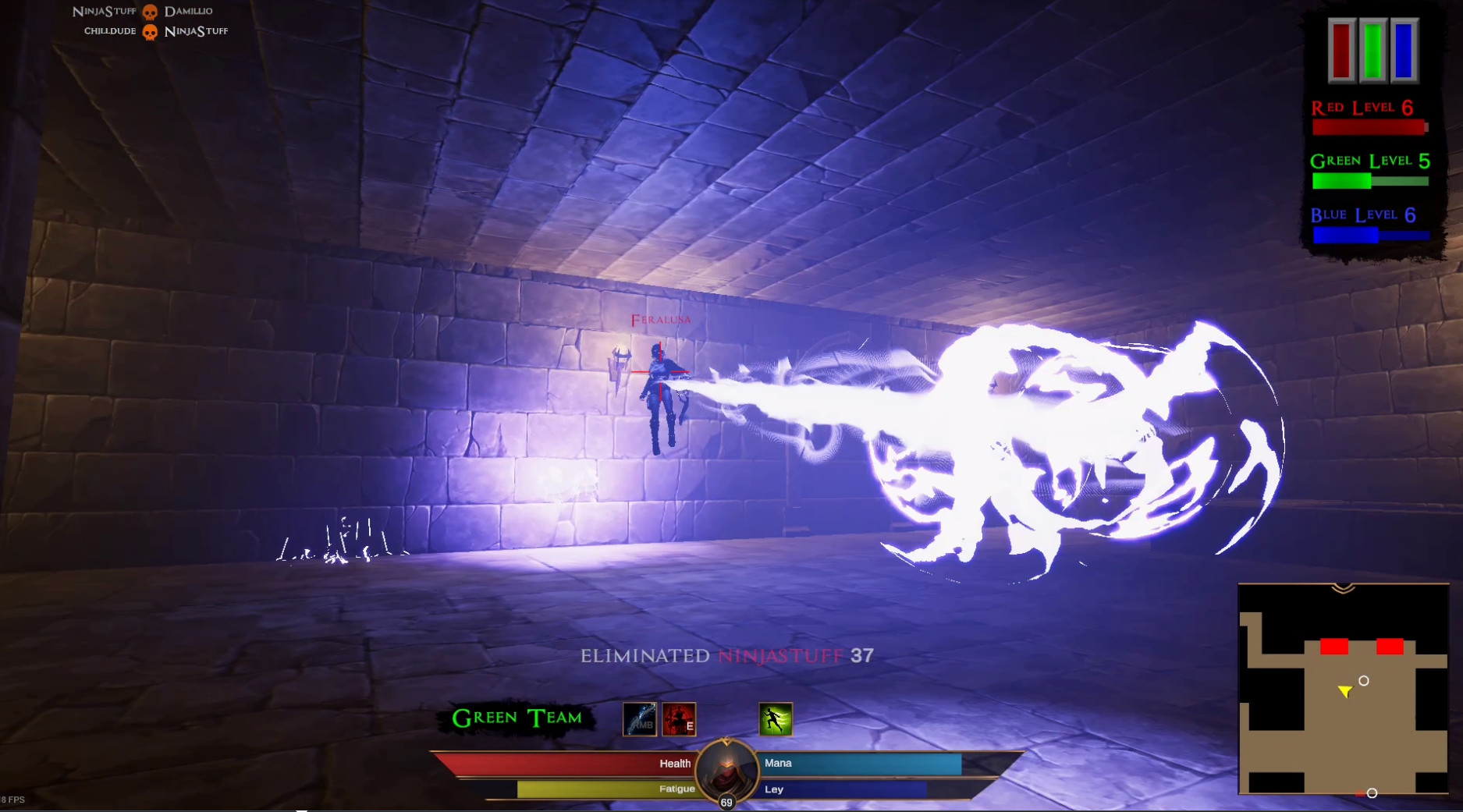
Task: Click the Green Team banner
Action: point(517,716)
